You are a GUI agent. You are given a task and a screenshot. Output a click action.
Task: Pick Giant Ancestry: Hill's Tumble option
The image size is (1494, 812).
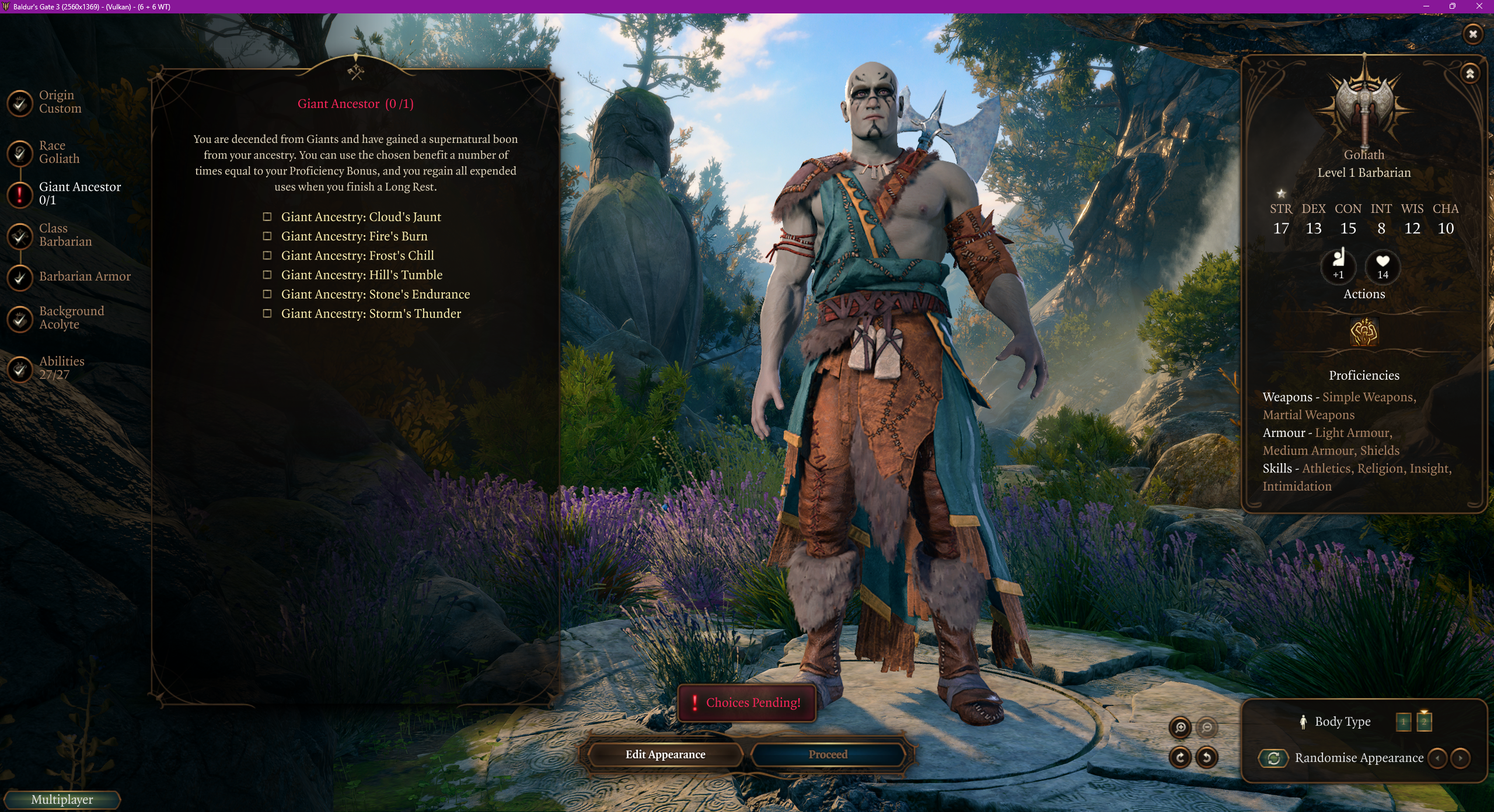[x=267, y=275]
